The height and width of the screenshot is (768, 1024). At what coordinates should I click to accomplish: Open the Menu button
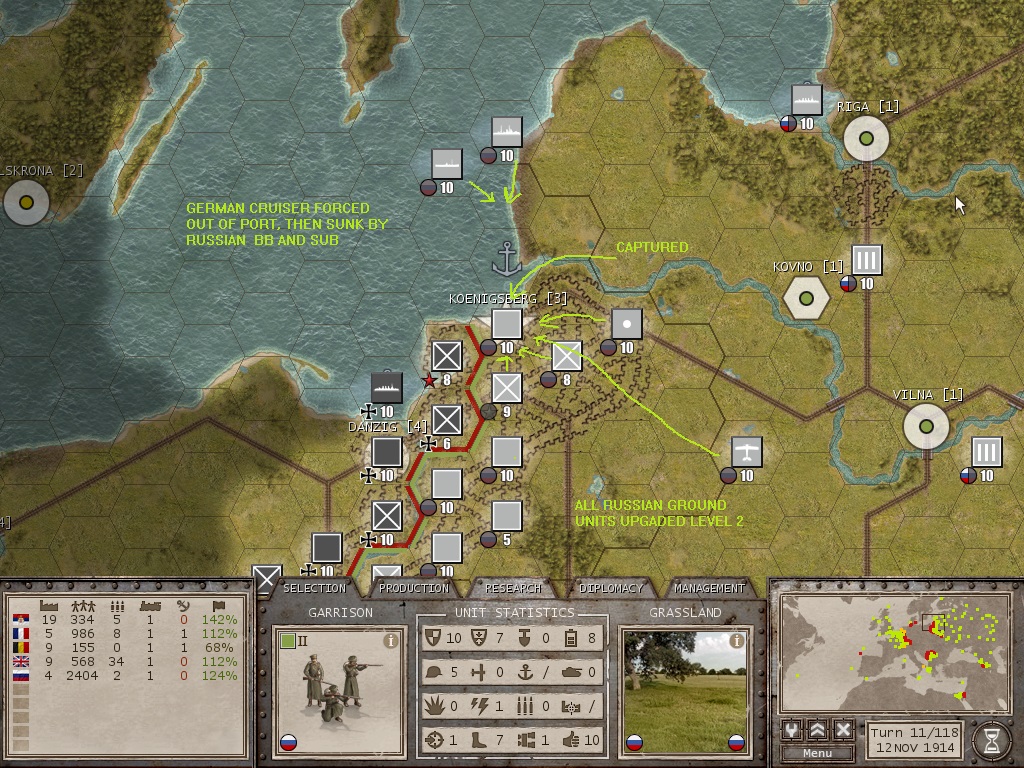click(817, 753)
